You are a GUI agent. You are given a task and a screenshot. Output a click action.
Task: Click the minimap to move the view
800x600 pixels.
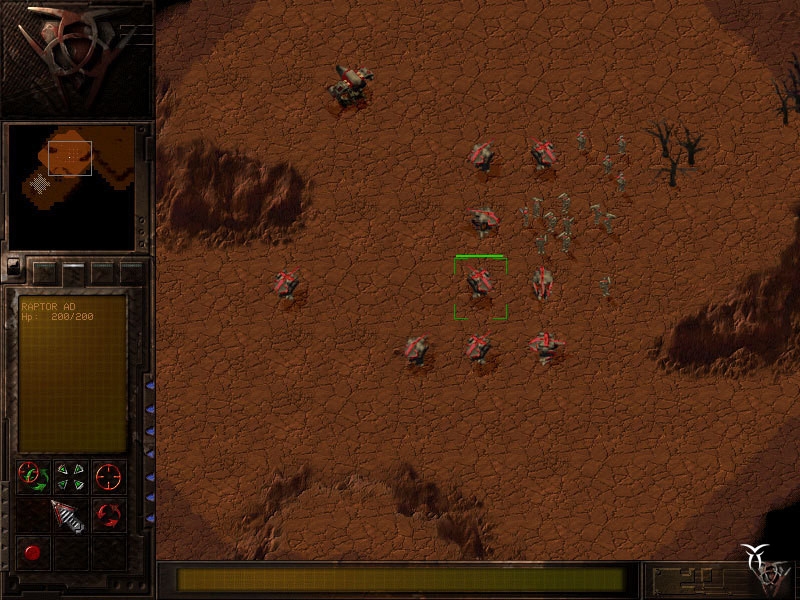point(71,187)
